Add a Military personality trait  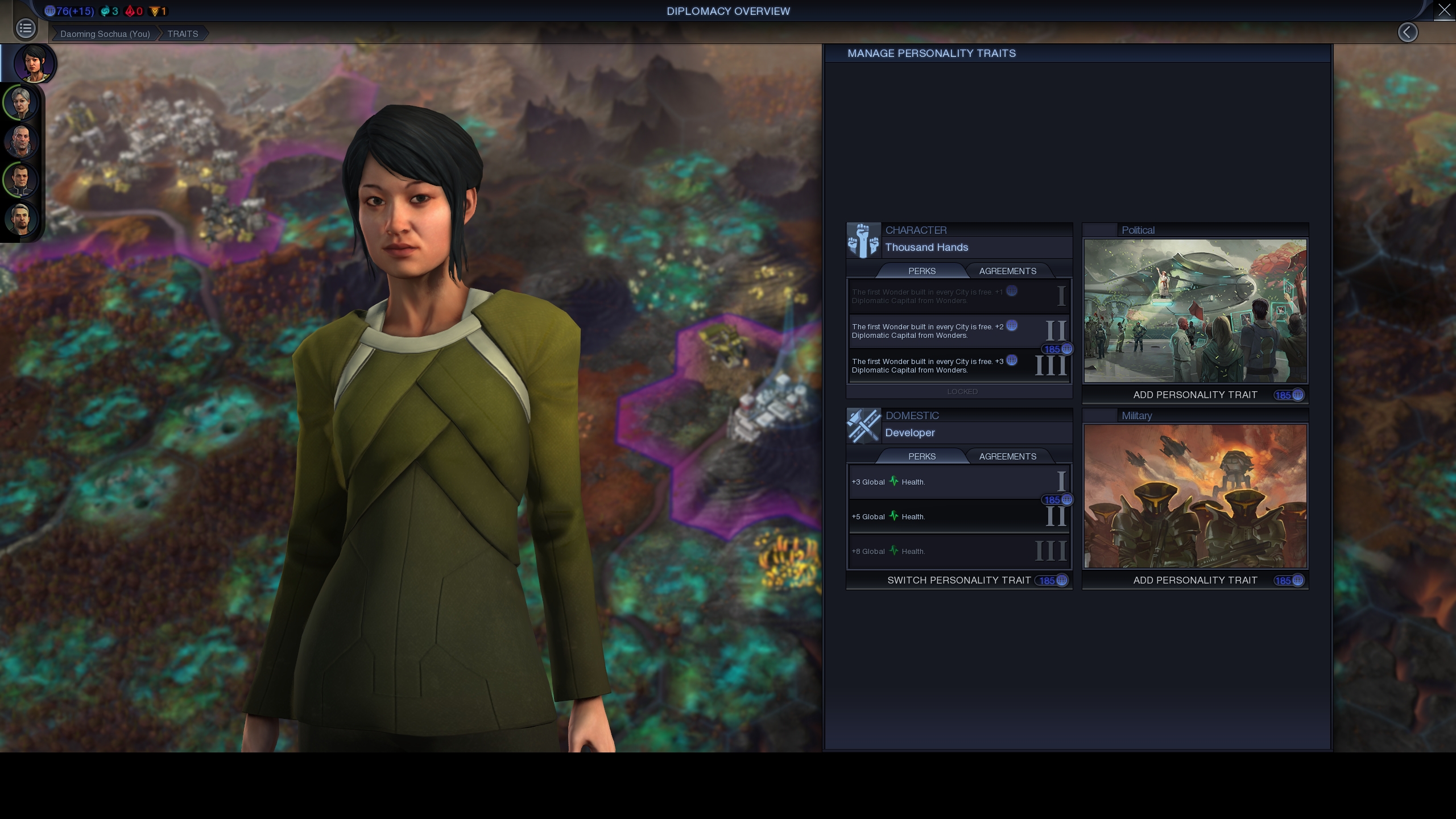(1195, 580)
